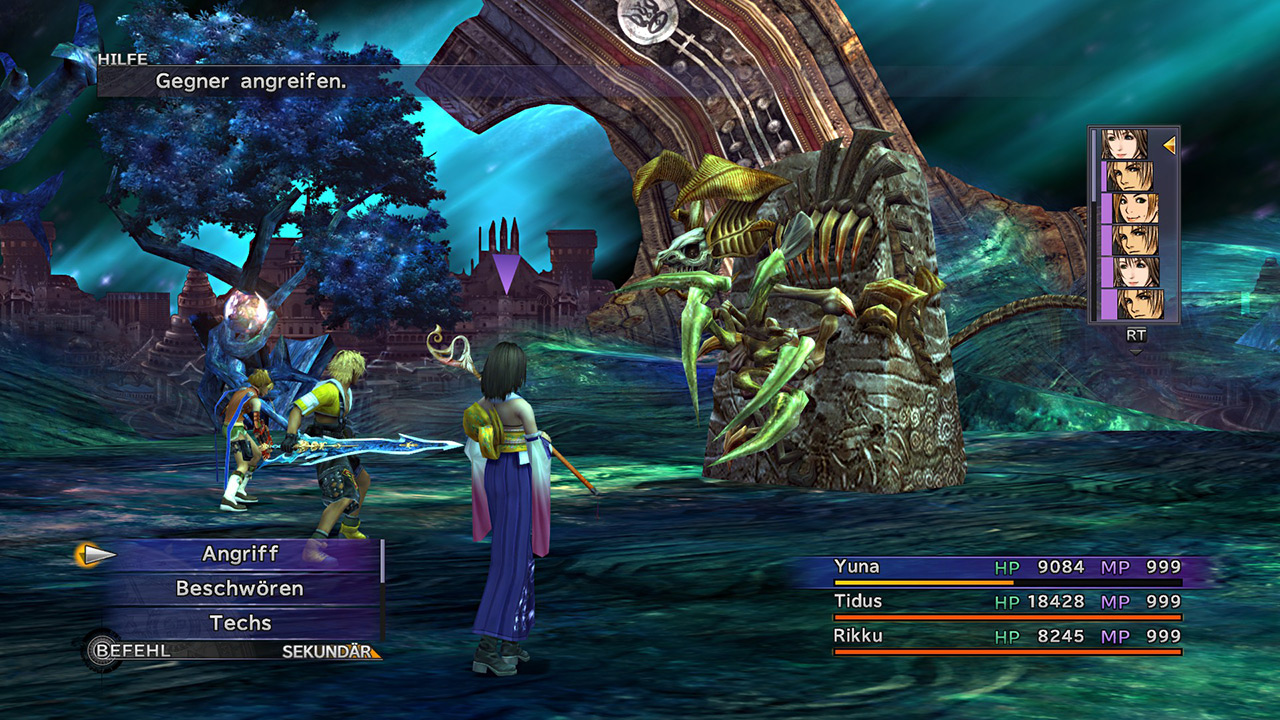Viewport: 1280px width, 720px height.
Task: Choose the Angriff command
Action: 241,554
